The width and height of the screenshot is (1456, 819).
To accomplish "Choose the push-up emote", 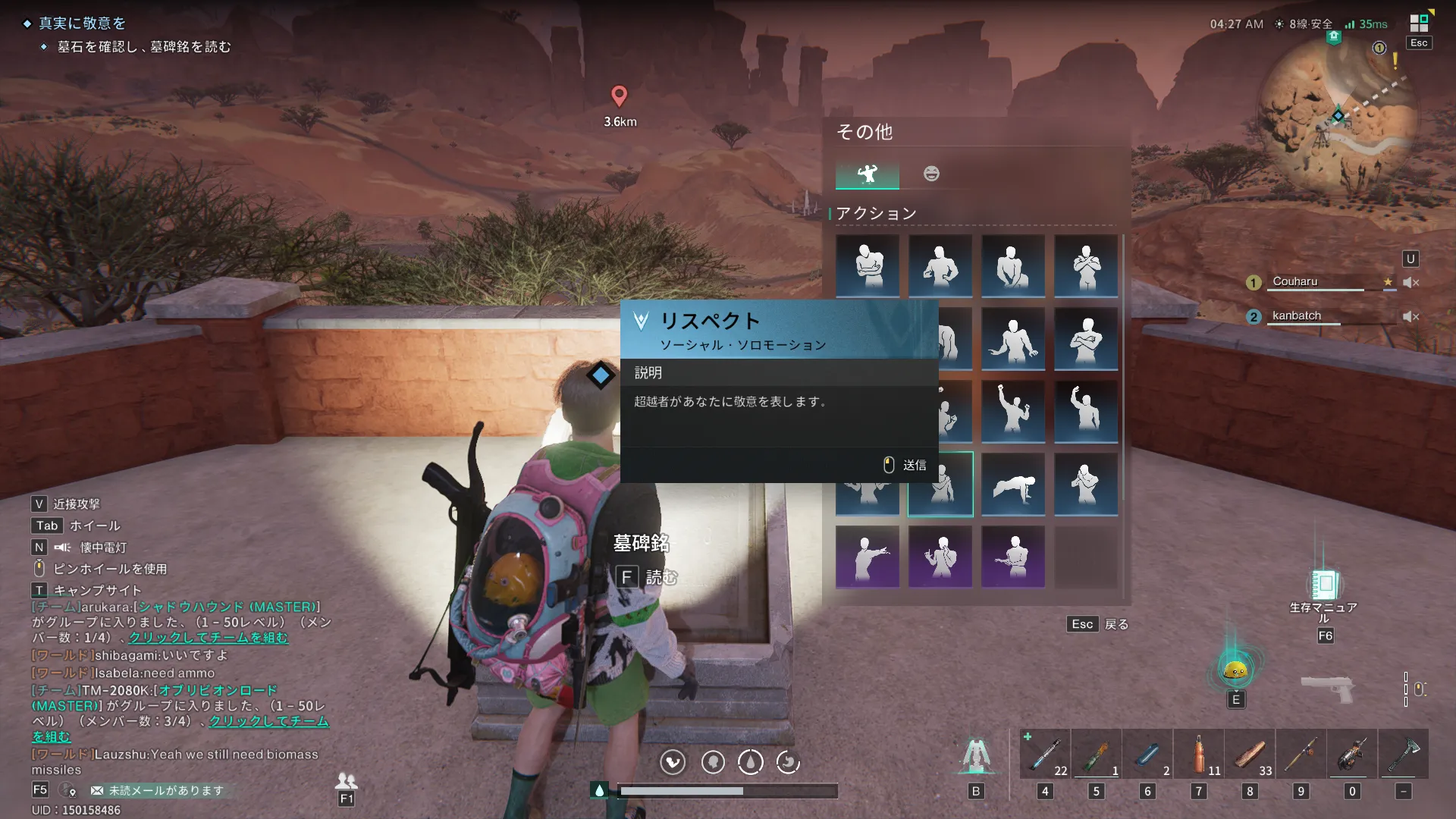I will pyautogui.click(x=1013, y=485).
